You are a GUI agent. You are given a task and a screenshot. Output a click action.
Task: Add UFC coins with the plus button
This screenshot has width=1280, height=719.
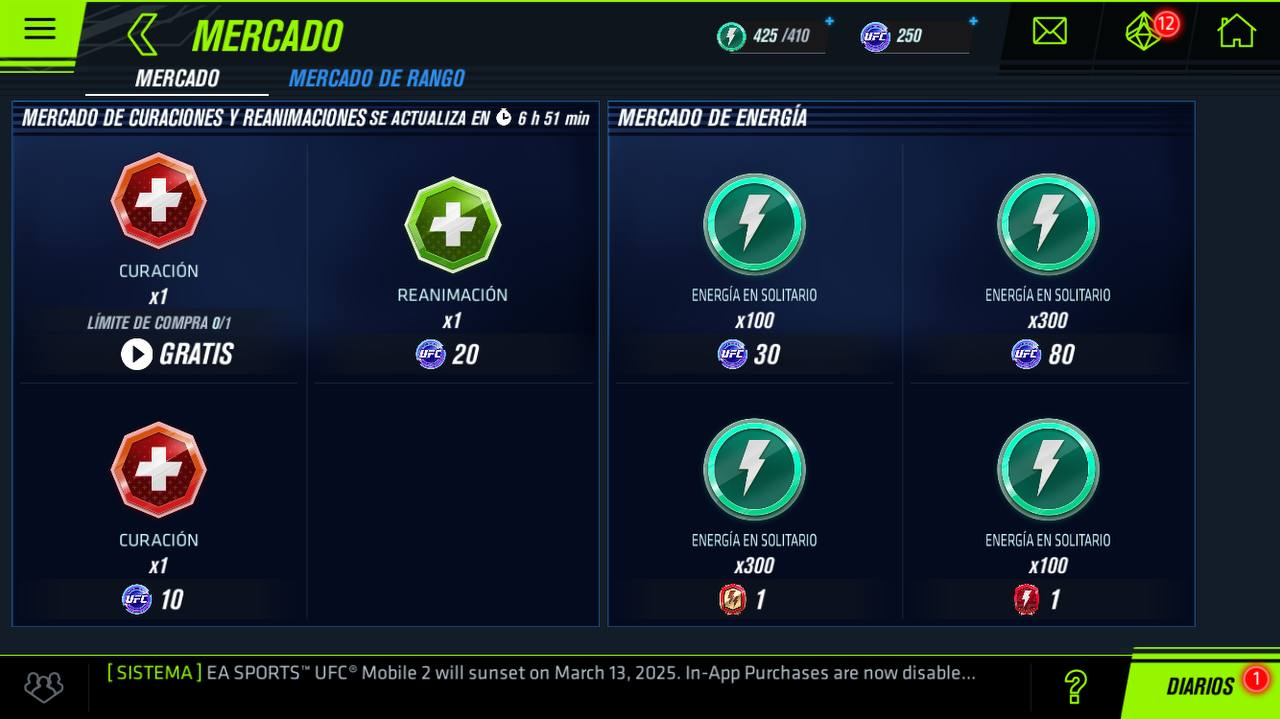(x=973, y=21)
